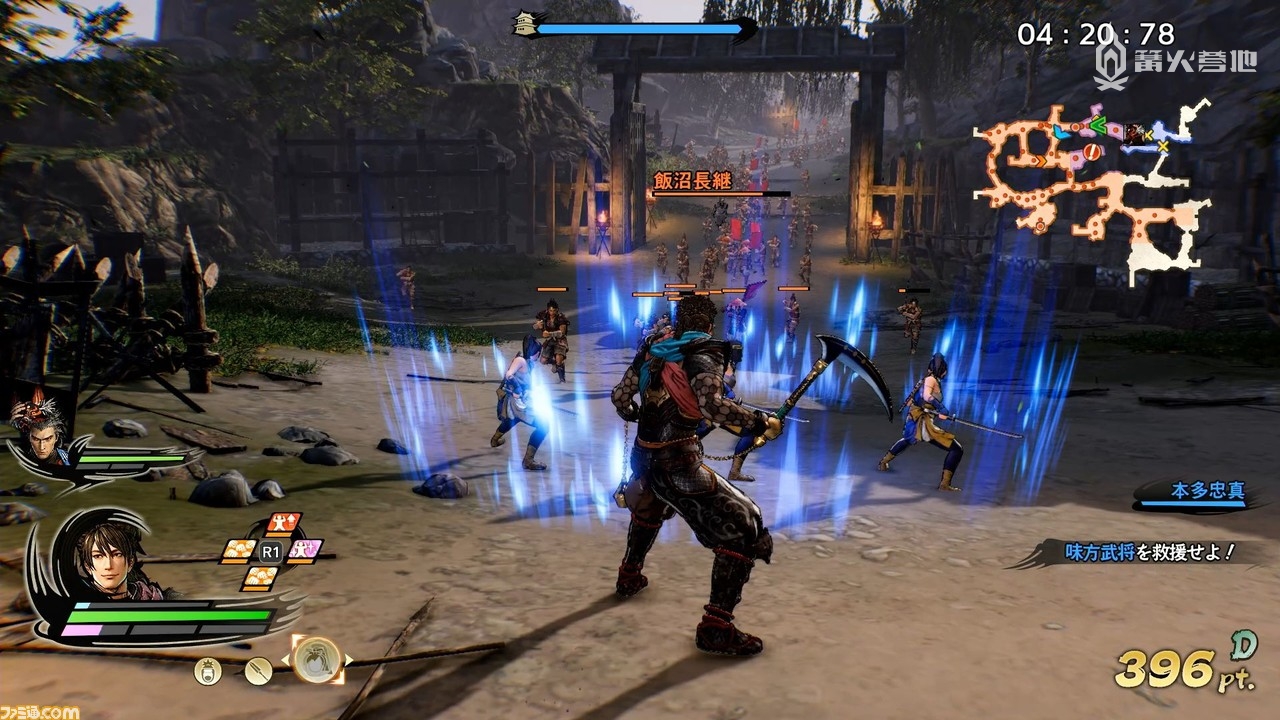The height and width of the screenshot is (720, 1280).
Task: Click the green arrow marker on minimap
Action: coord(1098,125)
